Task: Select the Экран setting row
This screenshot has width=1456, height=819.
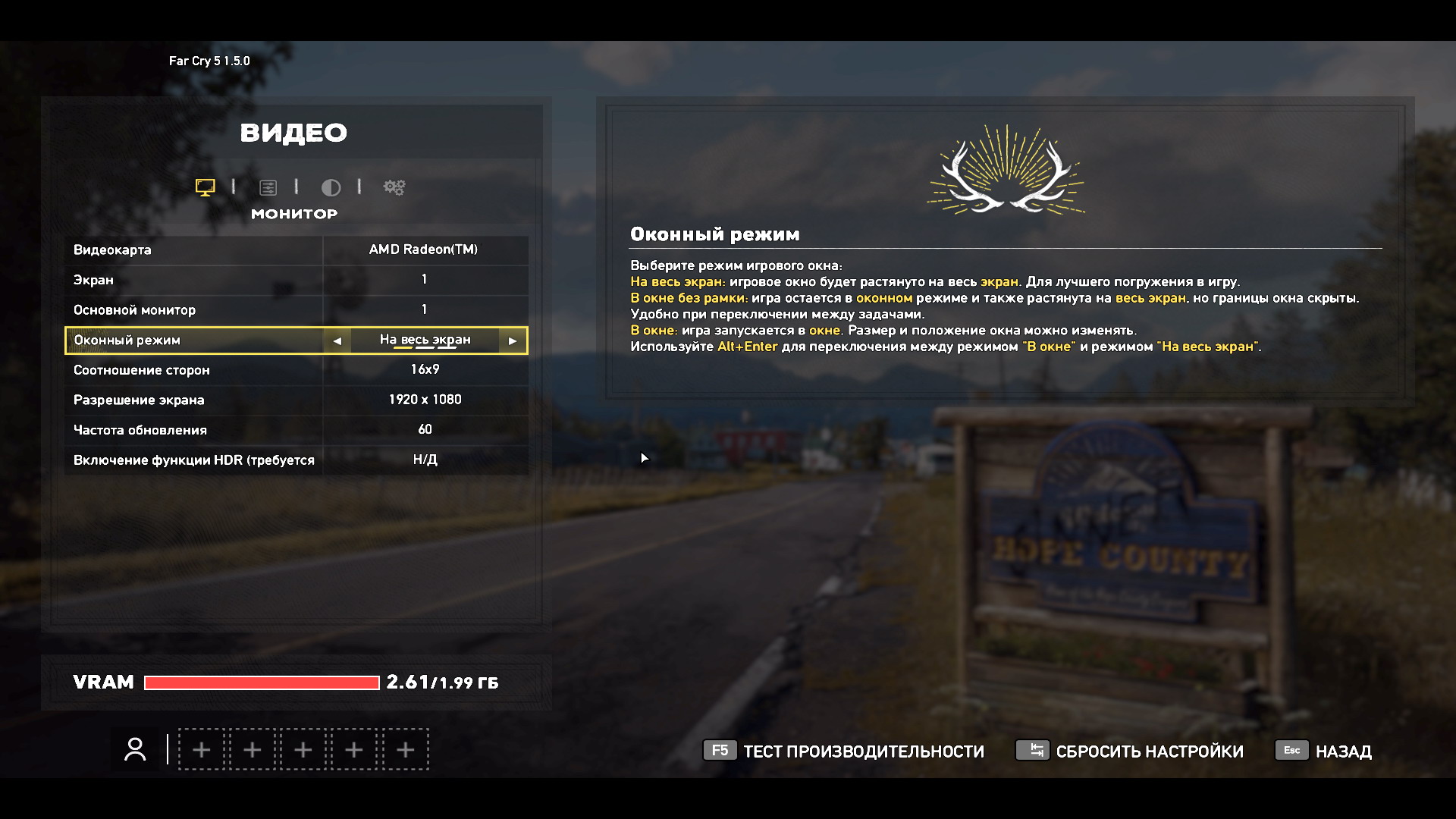Action: (296, 280)
